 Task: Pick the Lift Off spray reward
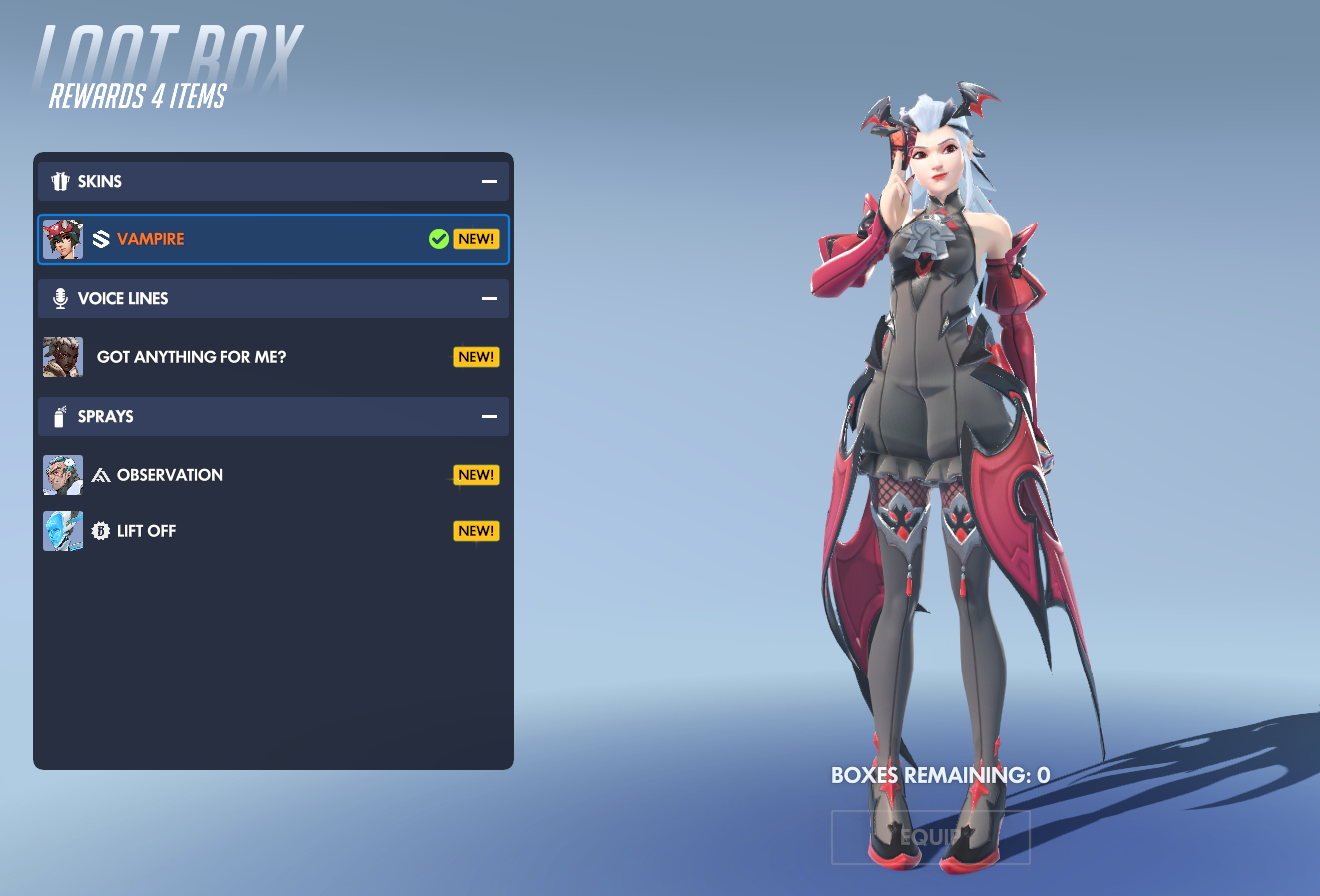click(x=272, y=531)
